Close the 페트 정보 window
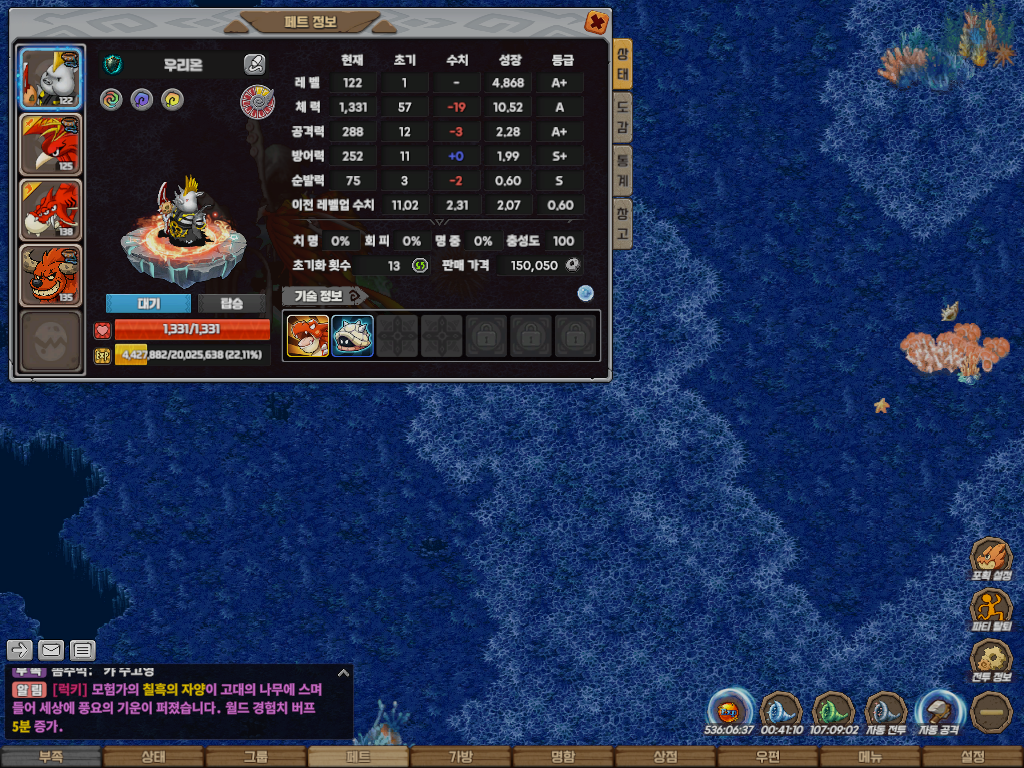This screenshot has height=768, width=1024. (x=596, y=22)
